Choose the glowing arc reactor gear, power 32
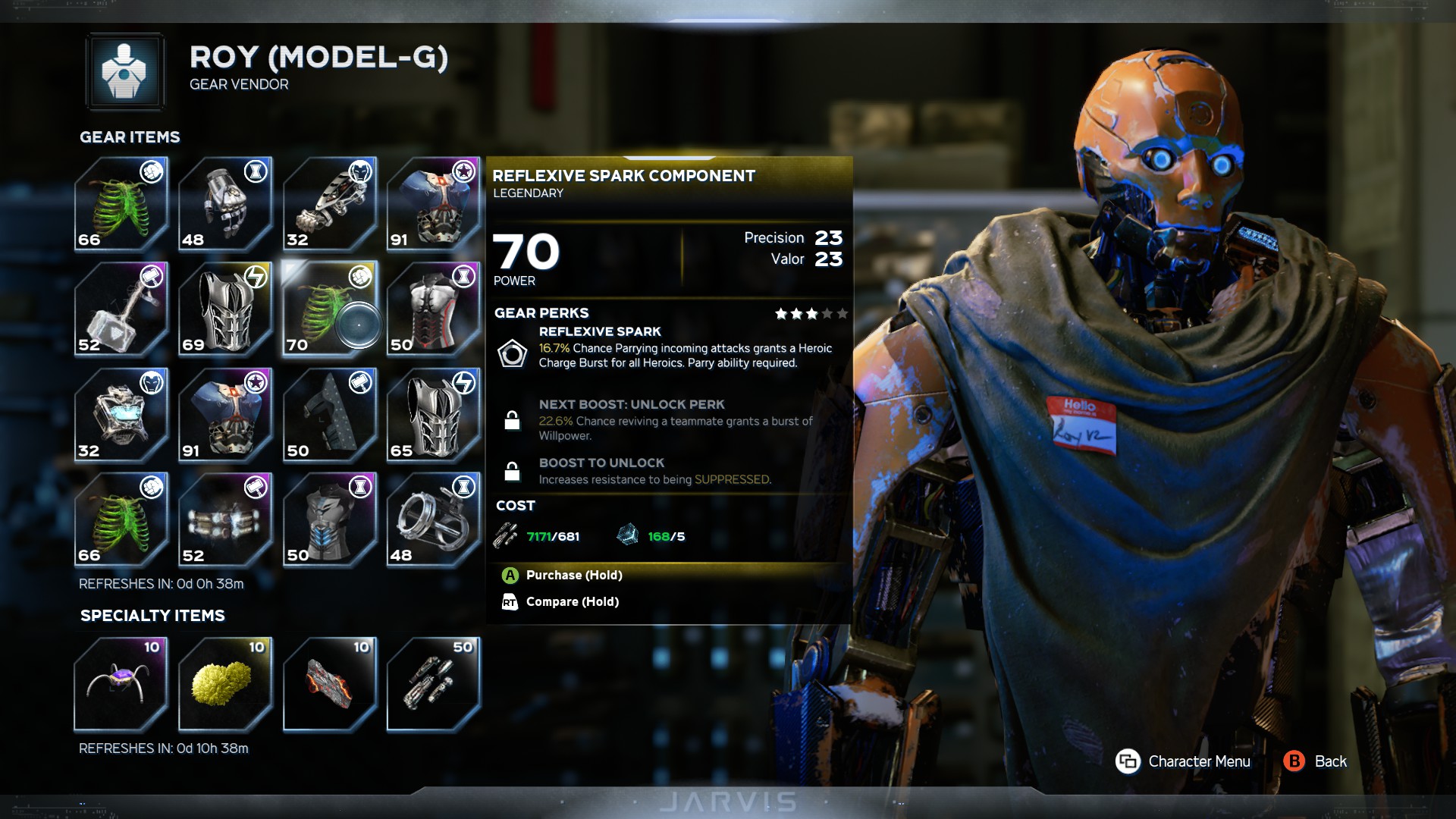This screenshot has width=1456, height=819. (x=121, y=415)
